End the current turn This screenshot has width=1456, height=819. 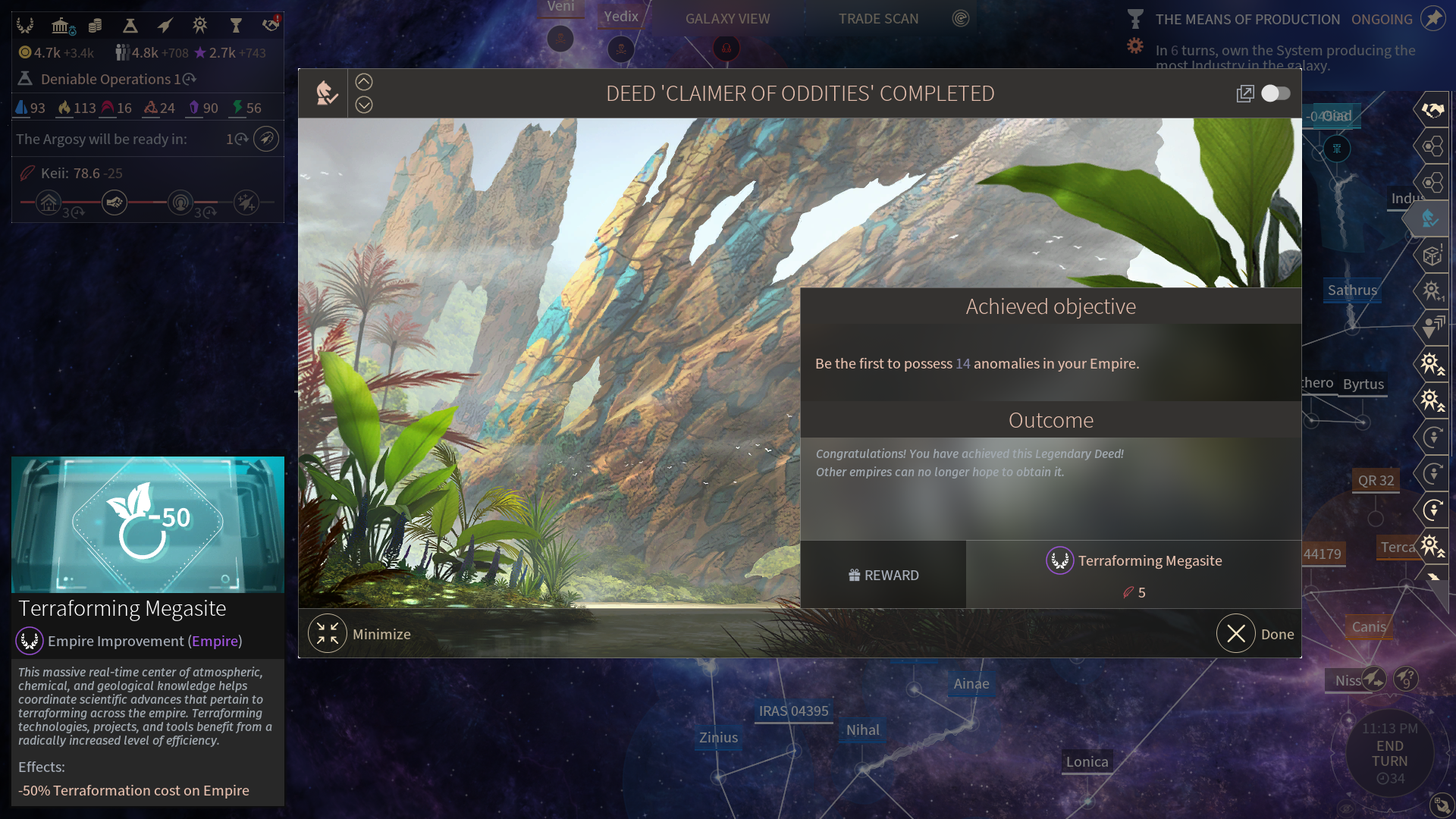pyautogui.click(x=1389, y=754)
